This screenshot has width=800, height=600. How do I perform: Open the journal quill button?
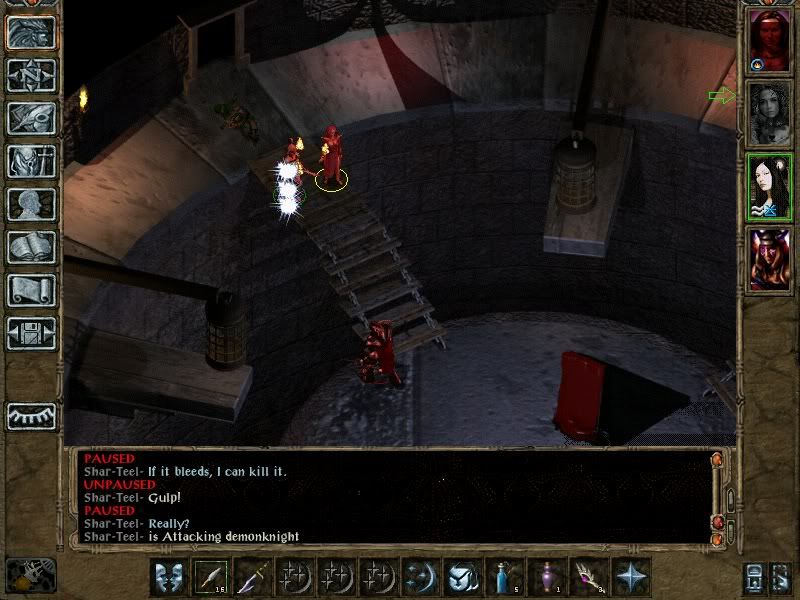point(31,118)
